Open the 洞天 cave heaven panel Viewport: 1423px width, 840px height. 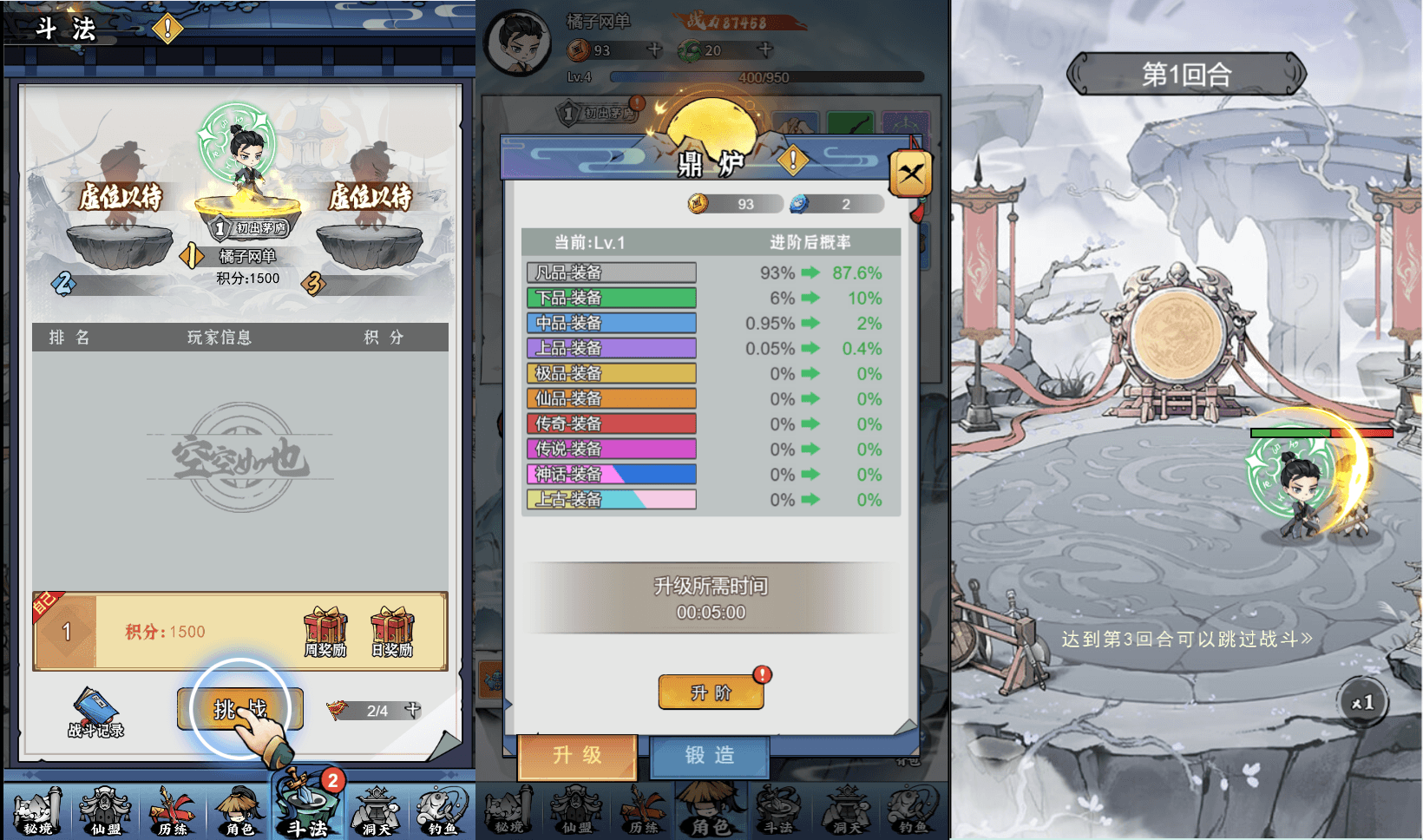tap(374, 810)
